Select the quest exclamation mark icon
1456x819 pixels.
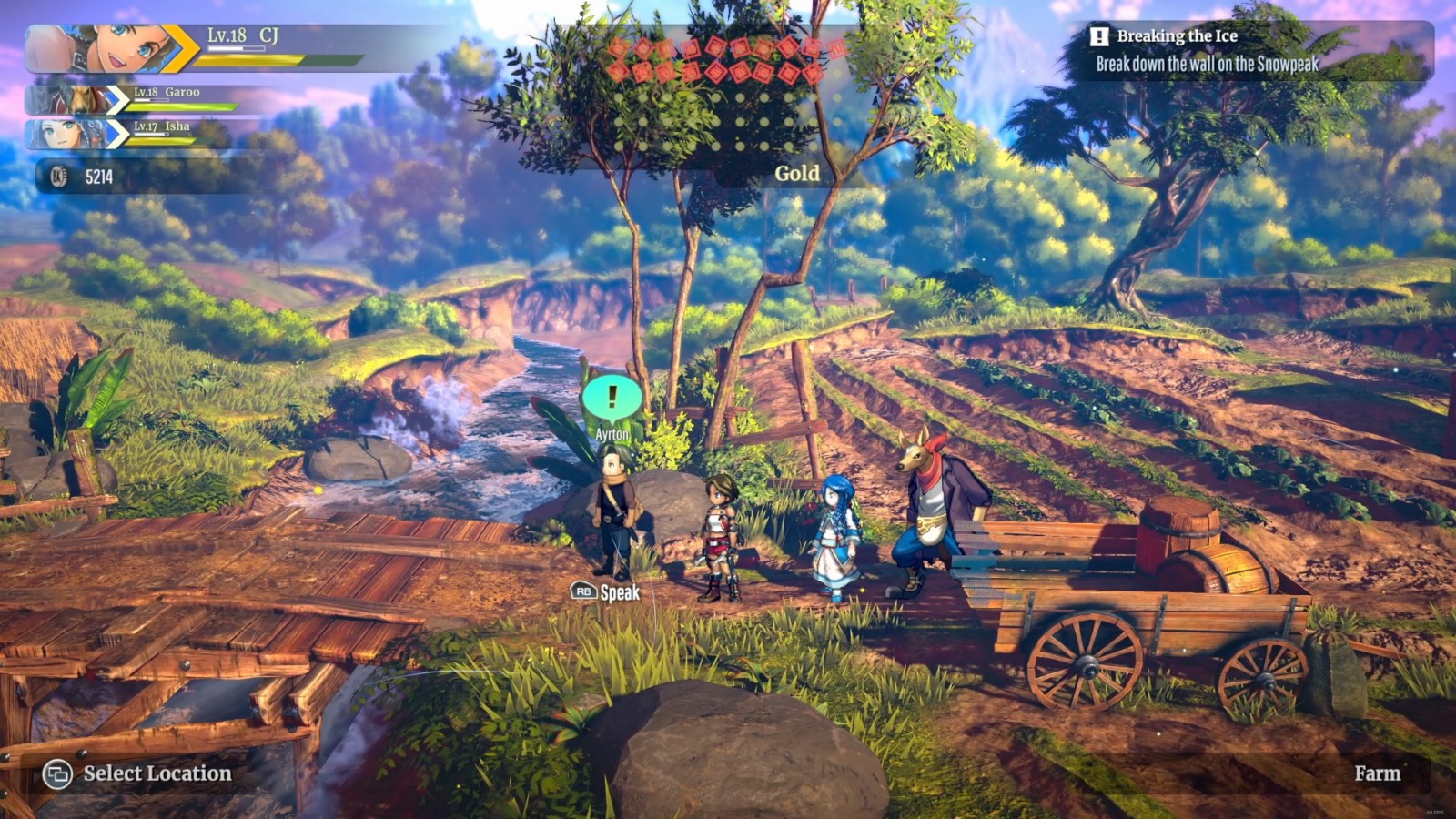point(1099,37)
